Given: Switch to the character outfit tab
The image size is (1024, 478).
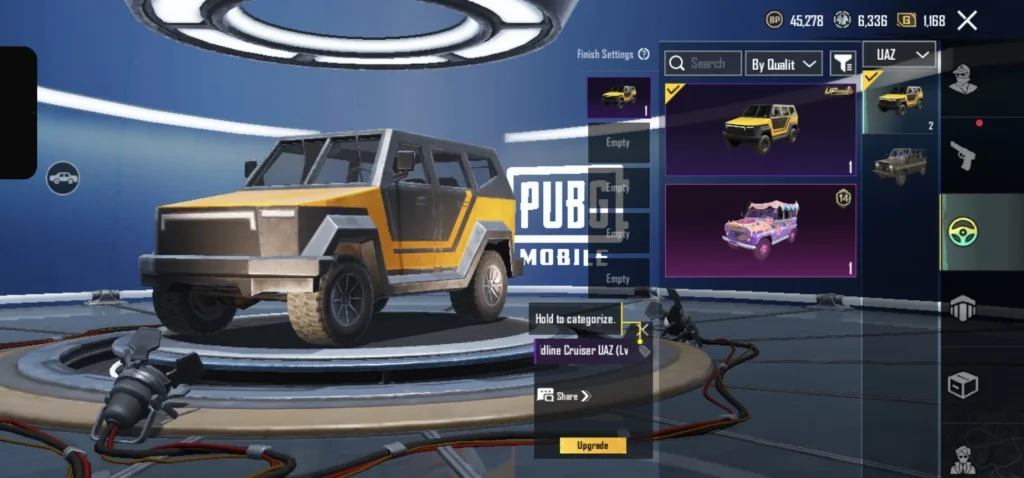Looking at the screenshot, I should point(962,78).
